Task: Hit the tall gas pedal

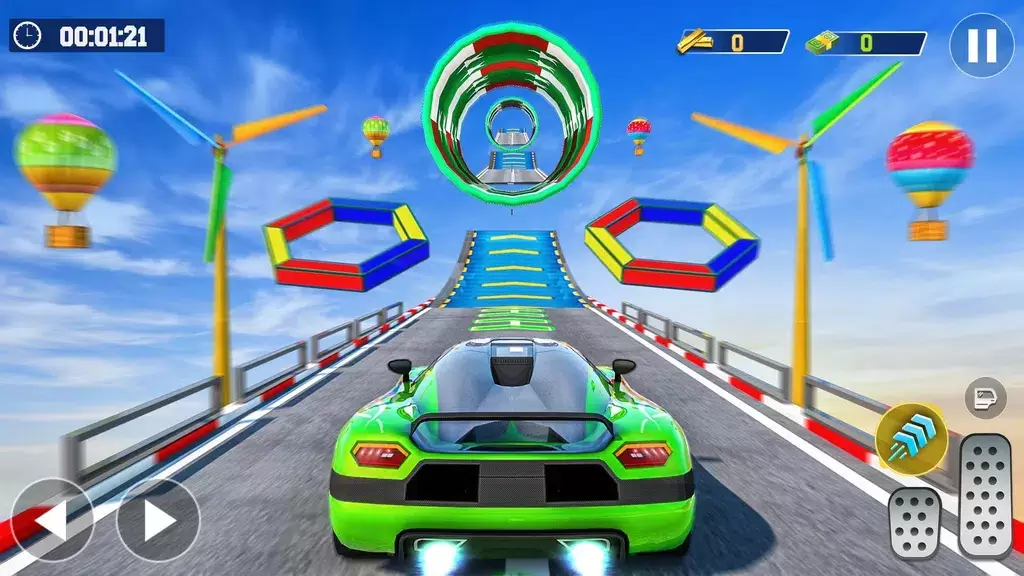Action: click(985, 496)
